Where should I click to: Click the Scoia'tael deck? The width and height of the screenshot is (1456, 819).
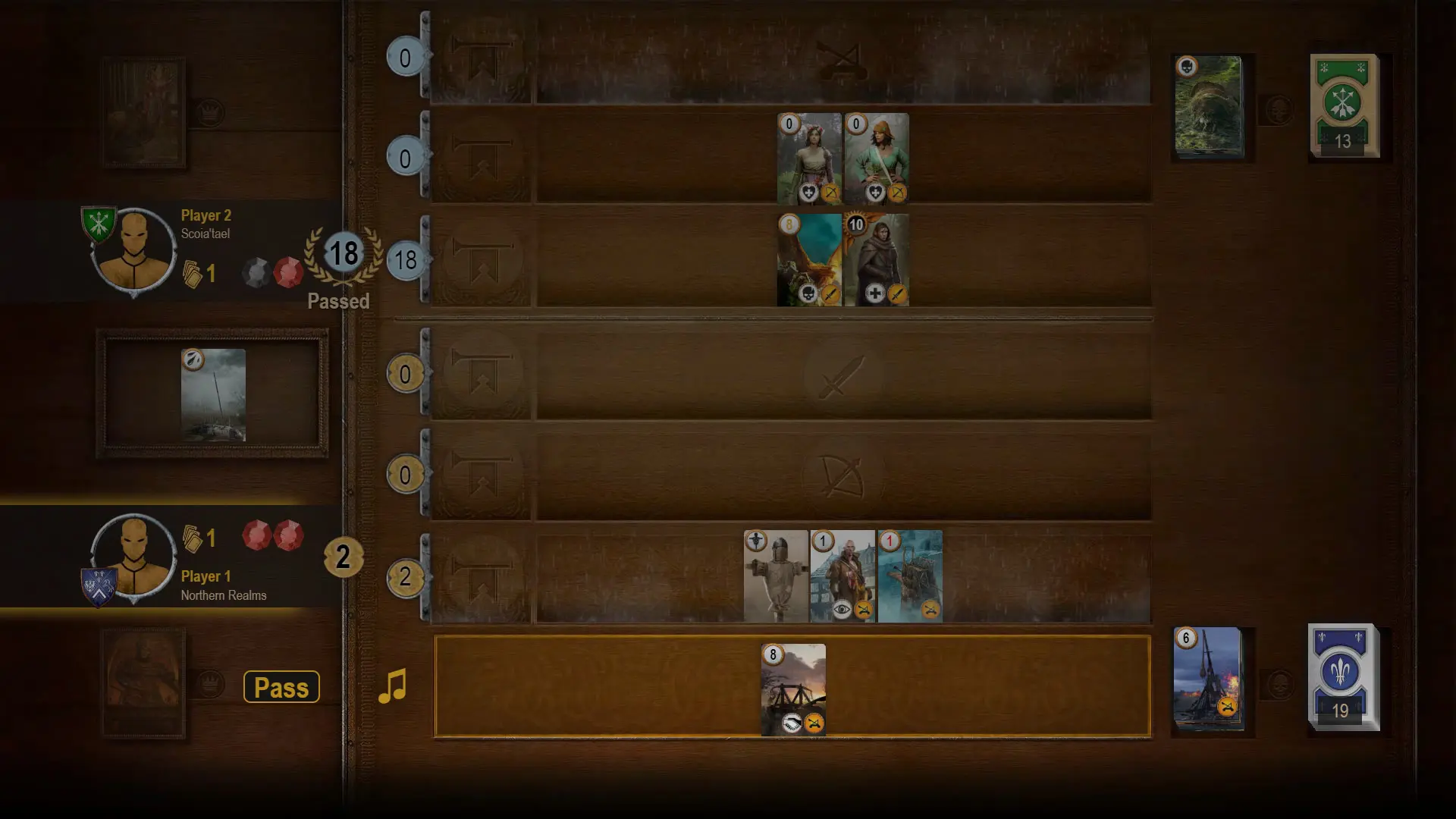point(1345,106)
